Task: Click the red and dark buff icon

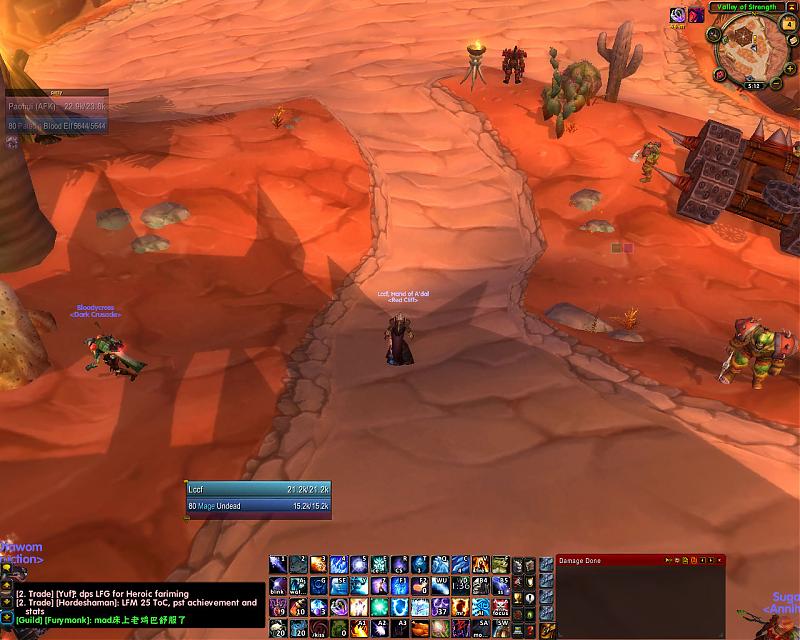Action: 695,15
